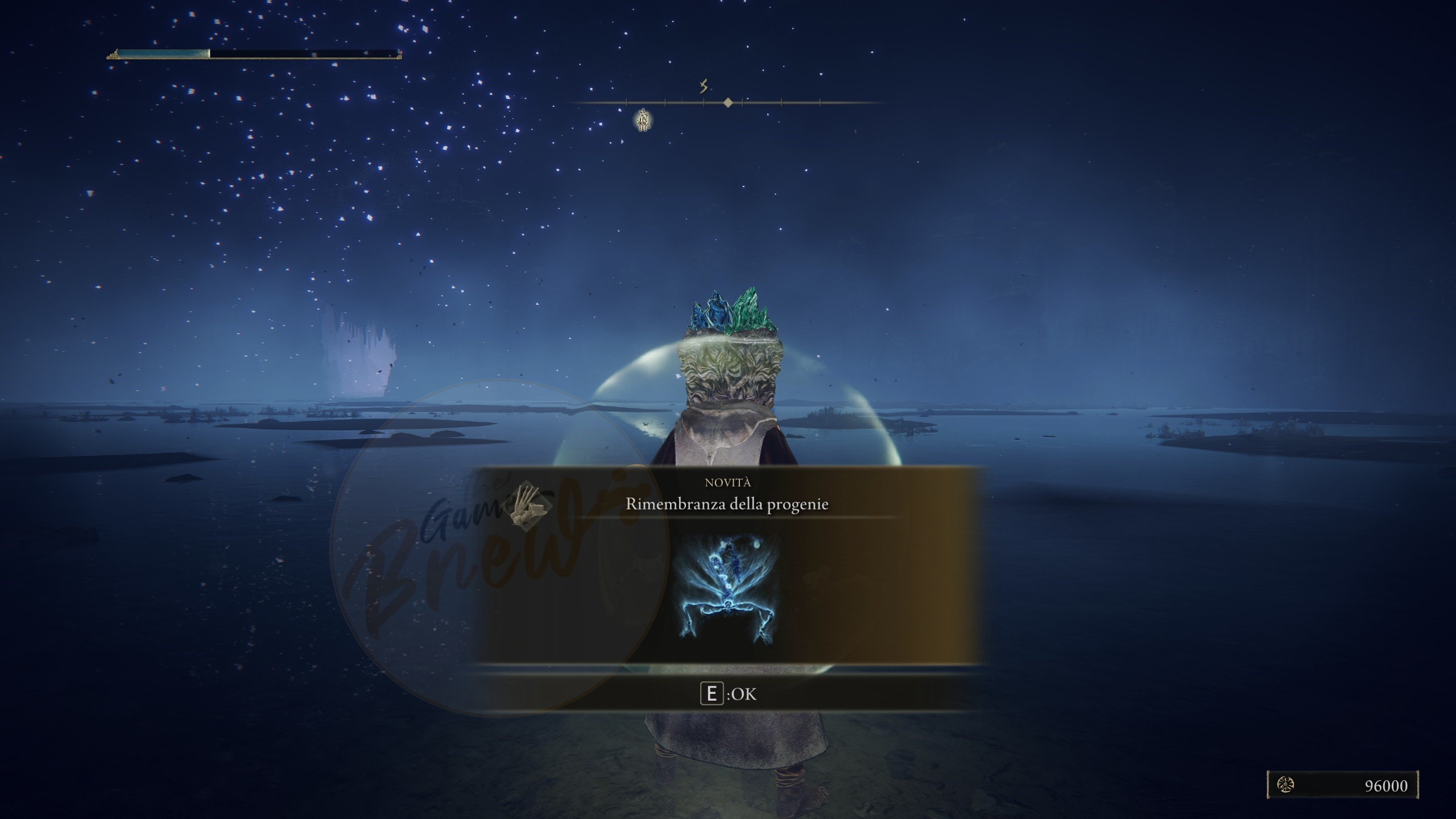
Task: Confirm the new item popup with OK
Action: click(x=728, y=694)
